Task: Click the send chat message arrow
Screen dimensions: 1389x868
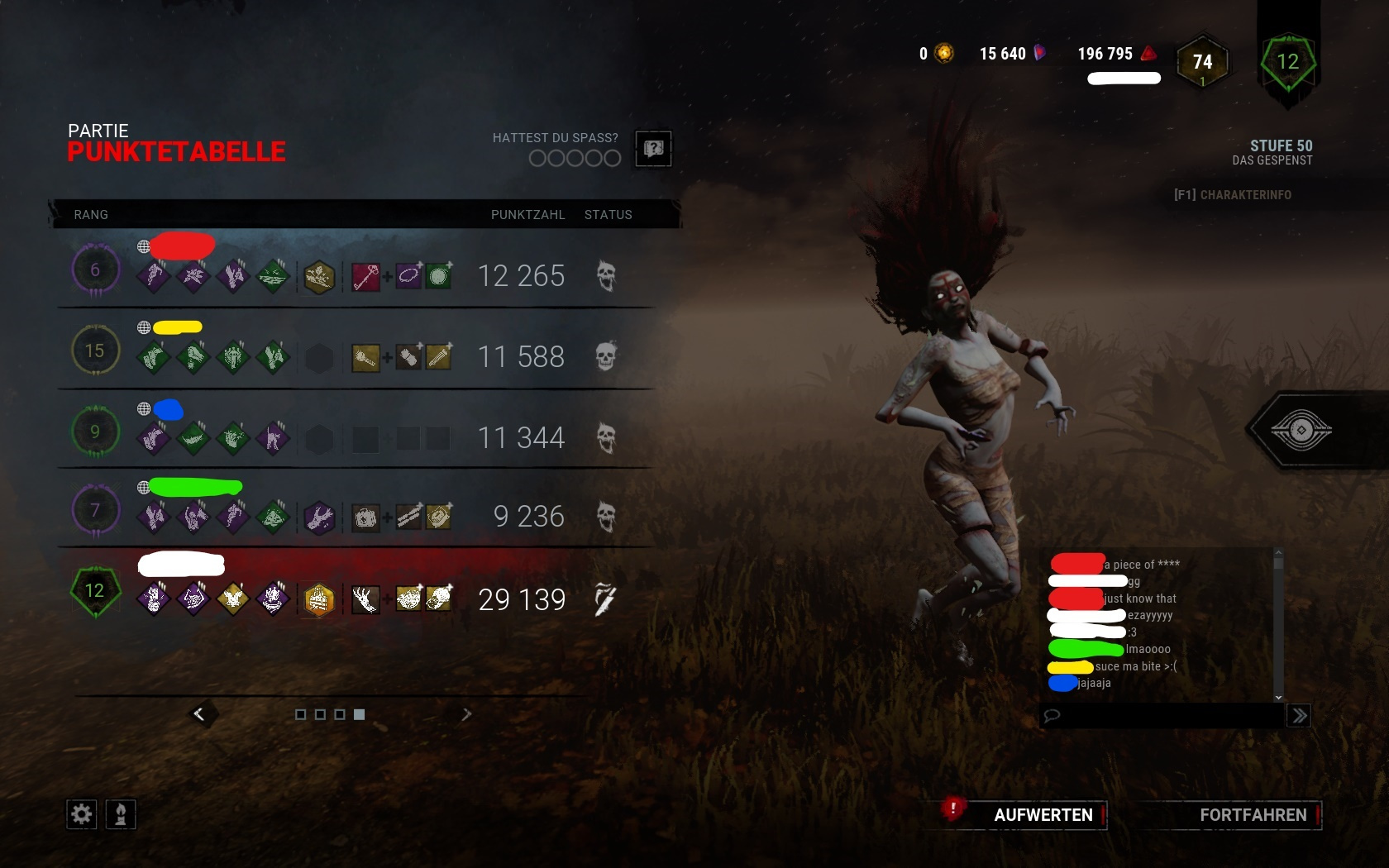Action: pos(1299,716)
